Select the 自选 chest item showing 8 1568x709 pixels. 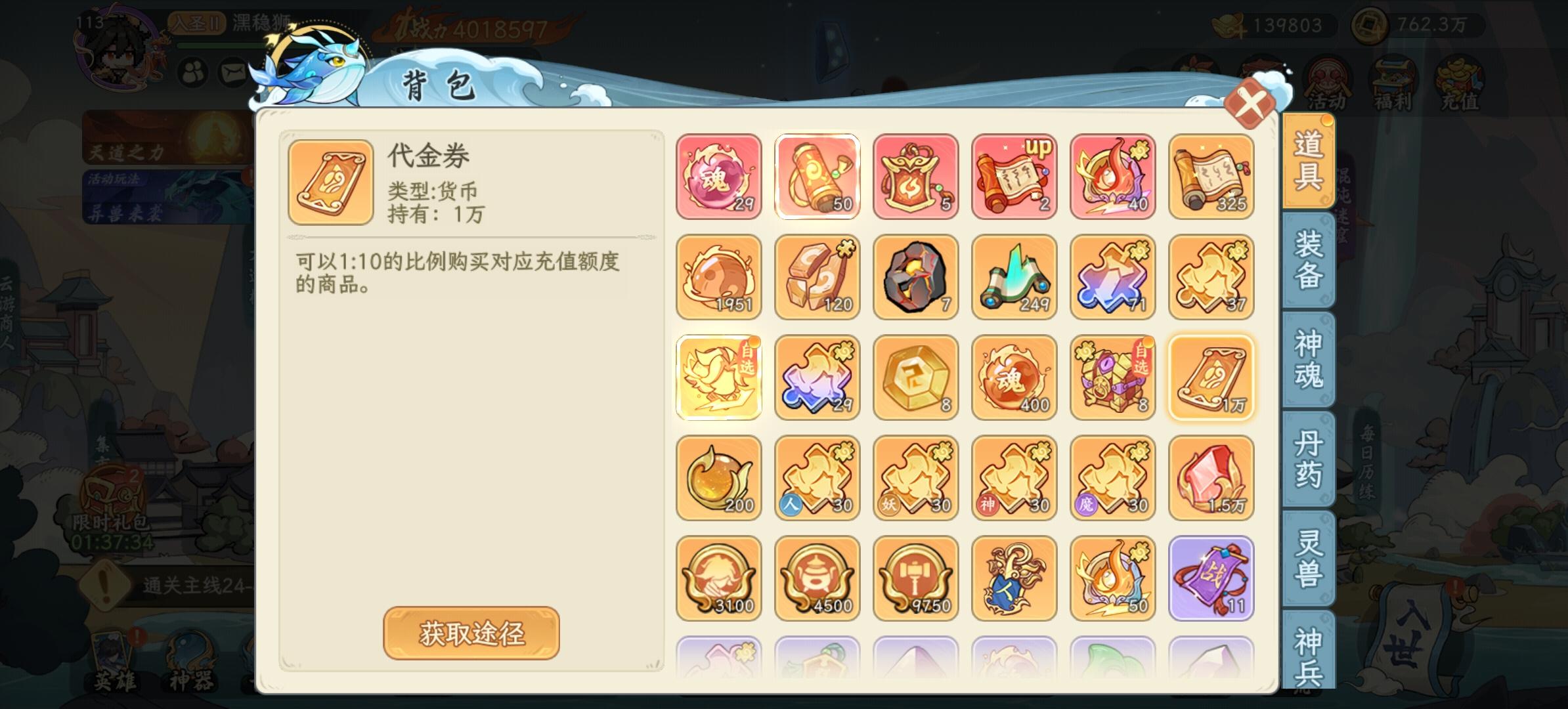(1112, 377)
